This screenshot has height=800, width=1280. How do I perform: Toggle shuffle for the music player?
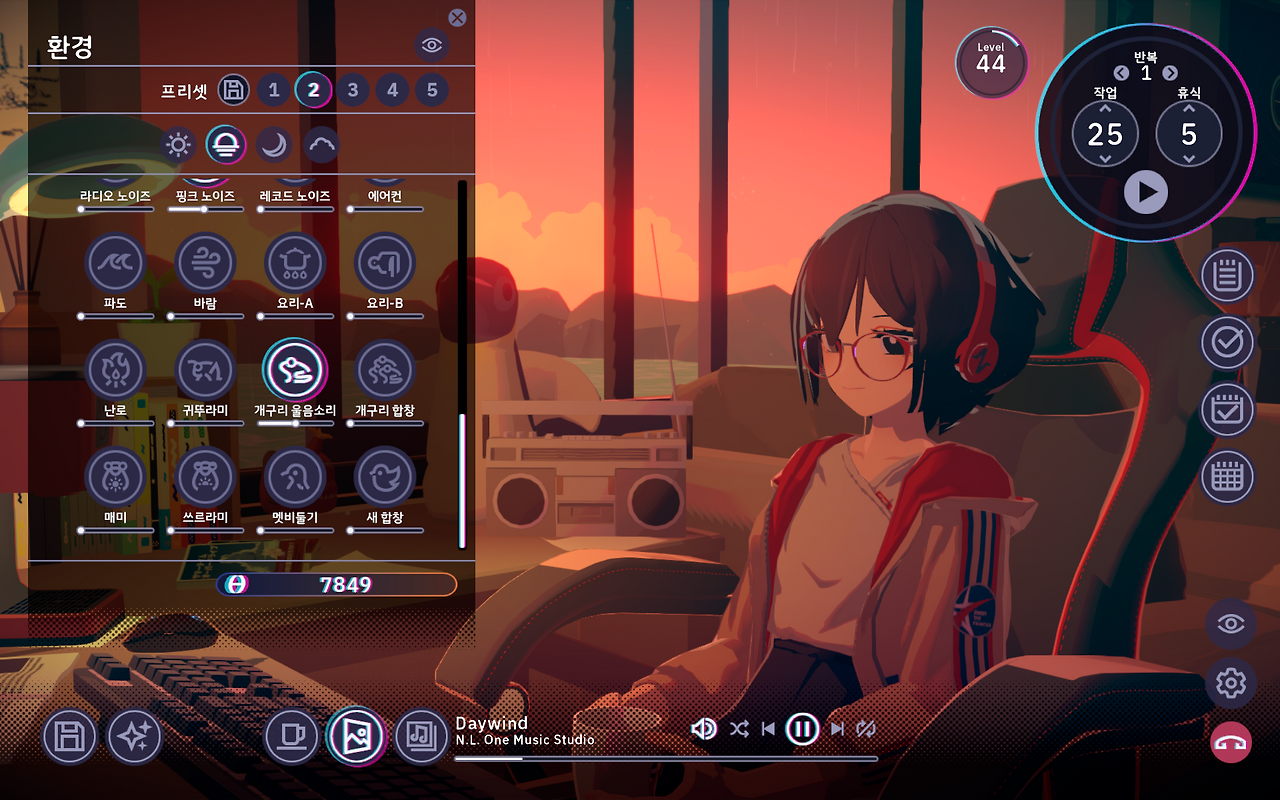coord(739,729)
